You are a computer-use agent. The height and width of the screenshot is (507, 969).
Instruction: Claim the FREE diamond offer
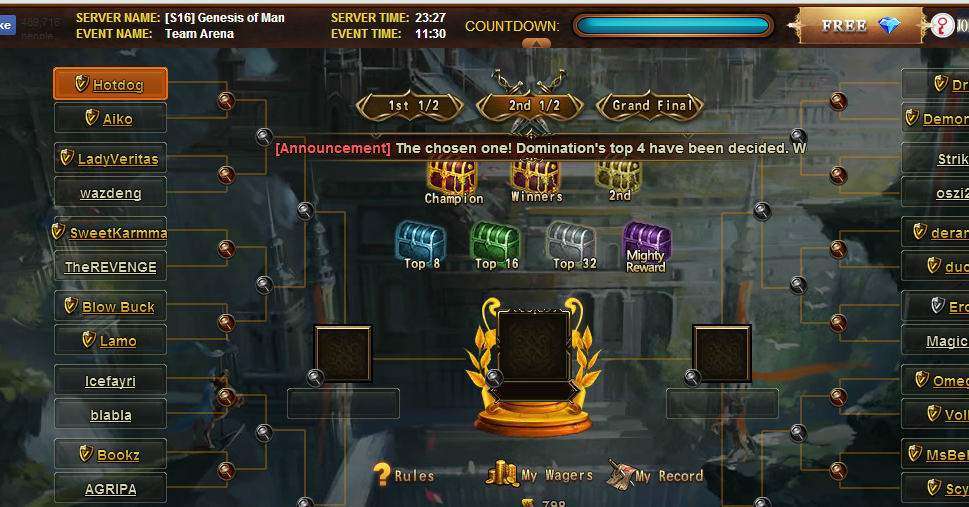click(859, 26)
